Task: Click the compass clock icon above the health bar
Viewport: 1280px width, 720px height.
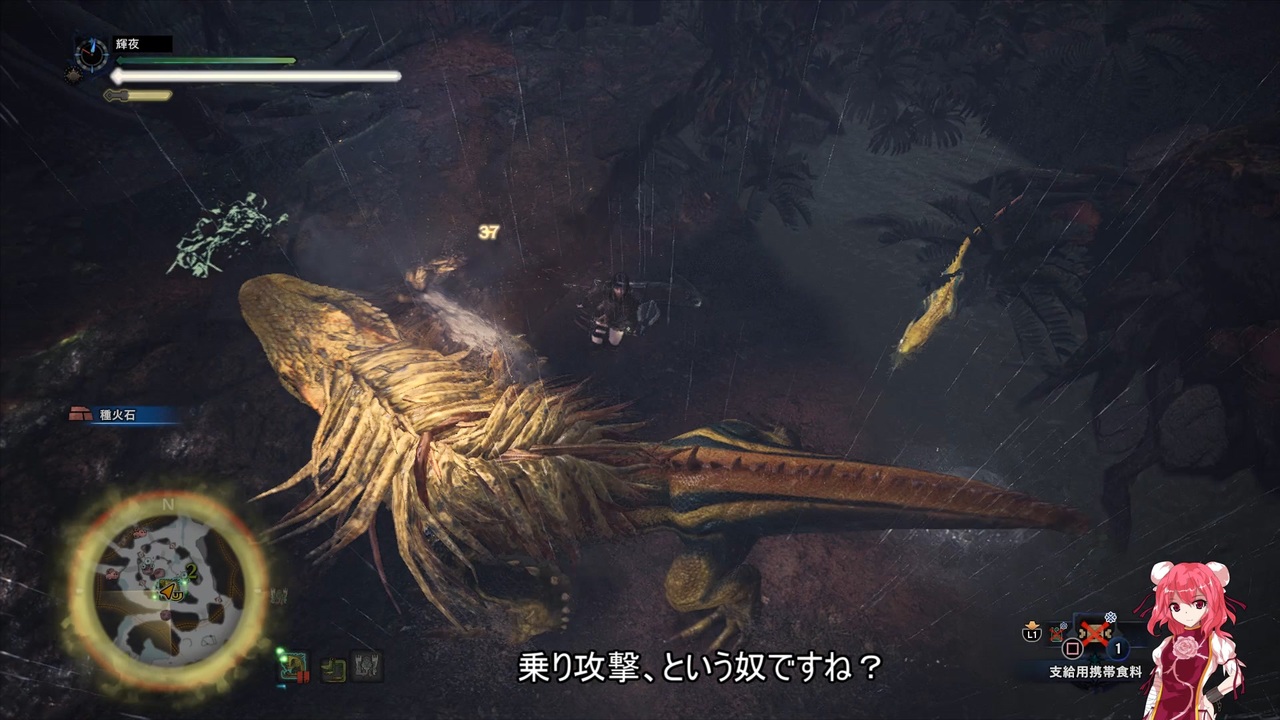Action: point(92,52)
